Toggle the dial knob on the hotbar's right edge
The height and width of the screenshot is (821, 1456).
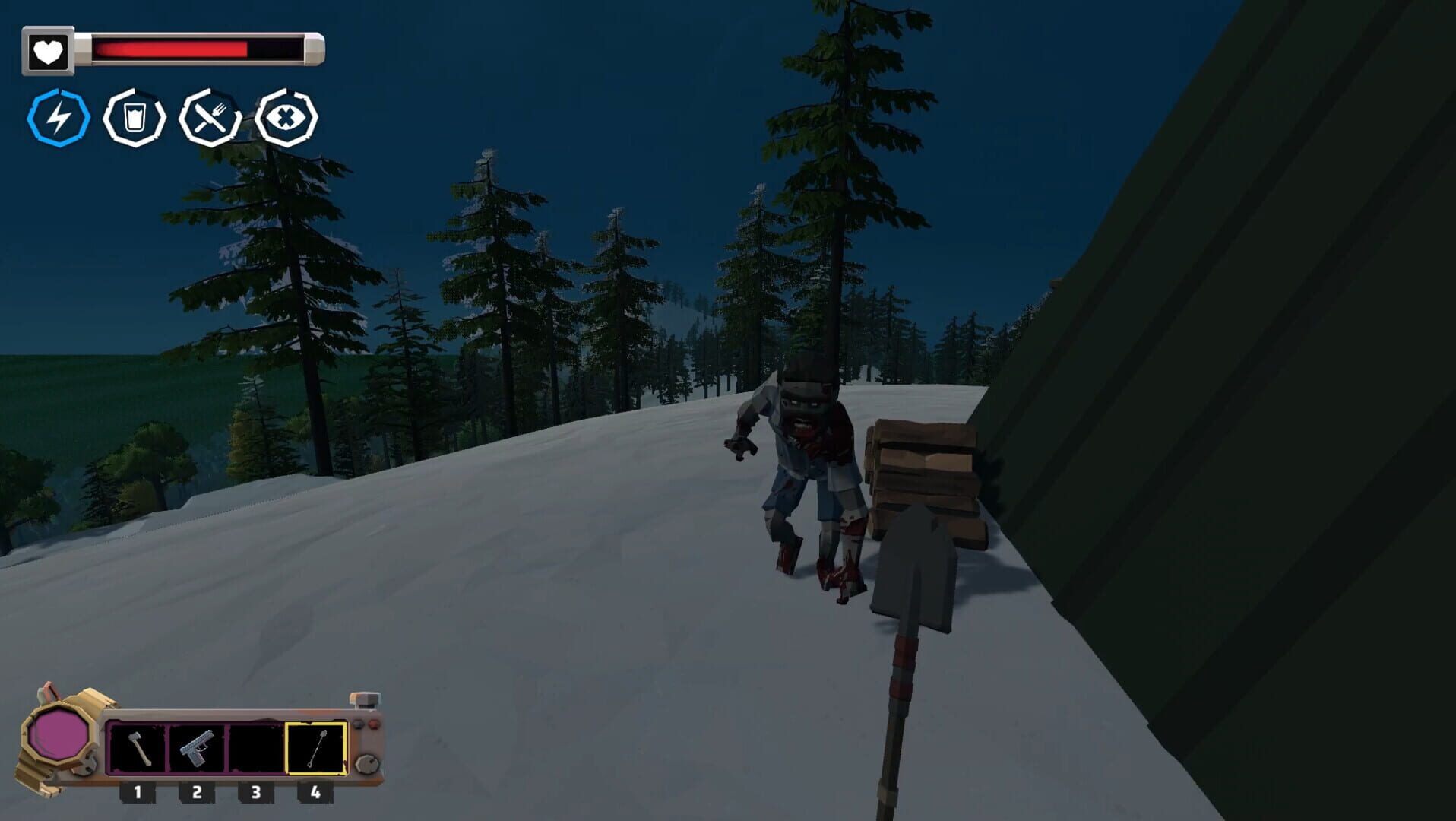point(366,762)
